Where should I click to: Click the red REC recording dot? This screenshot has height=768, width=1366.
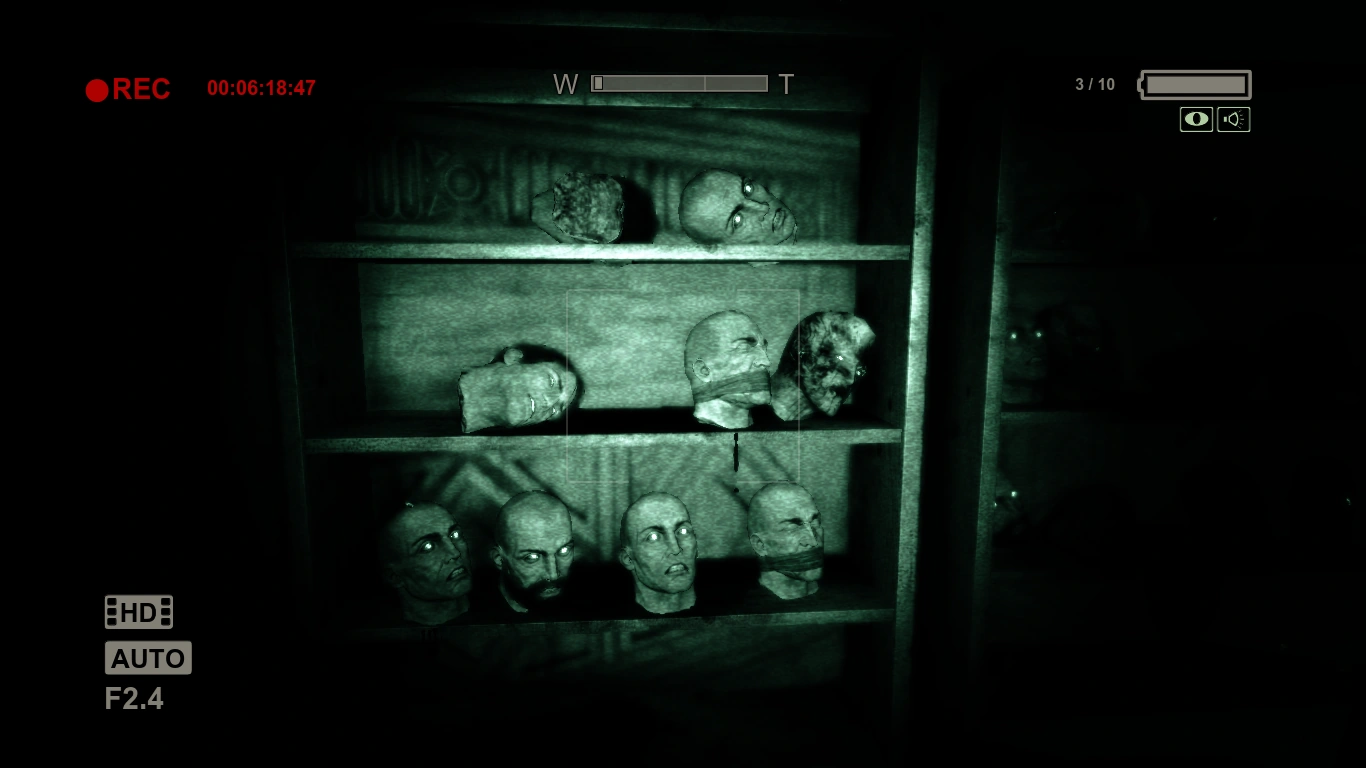pyautogui.click(x=97, y=89)
